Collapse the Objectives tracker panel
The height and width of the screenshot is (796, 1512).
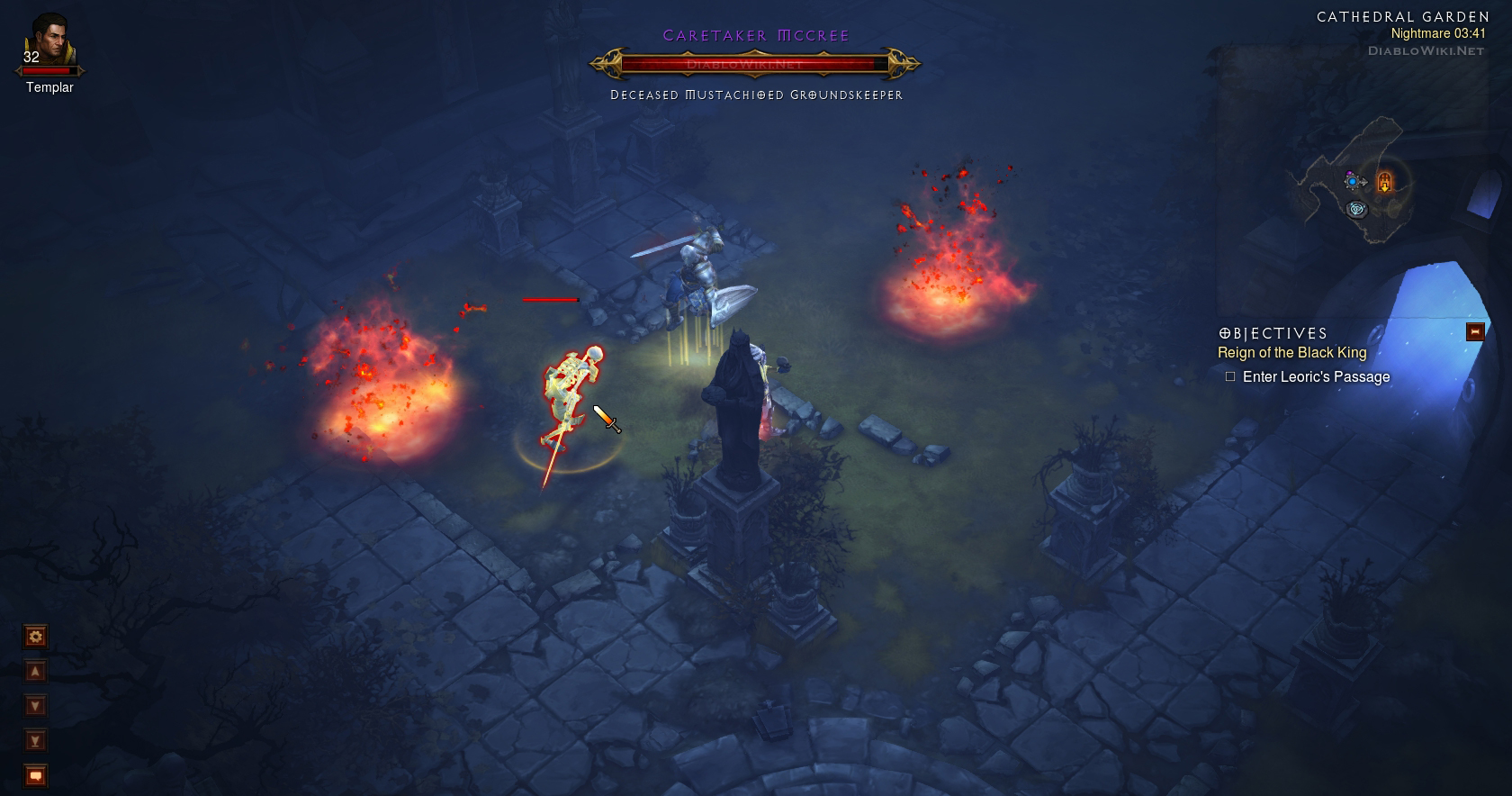1474,331
